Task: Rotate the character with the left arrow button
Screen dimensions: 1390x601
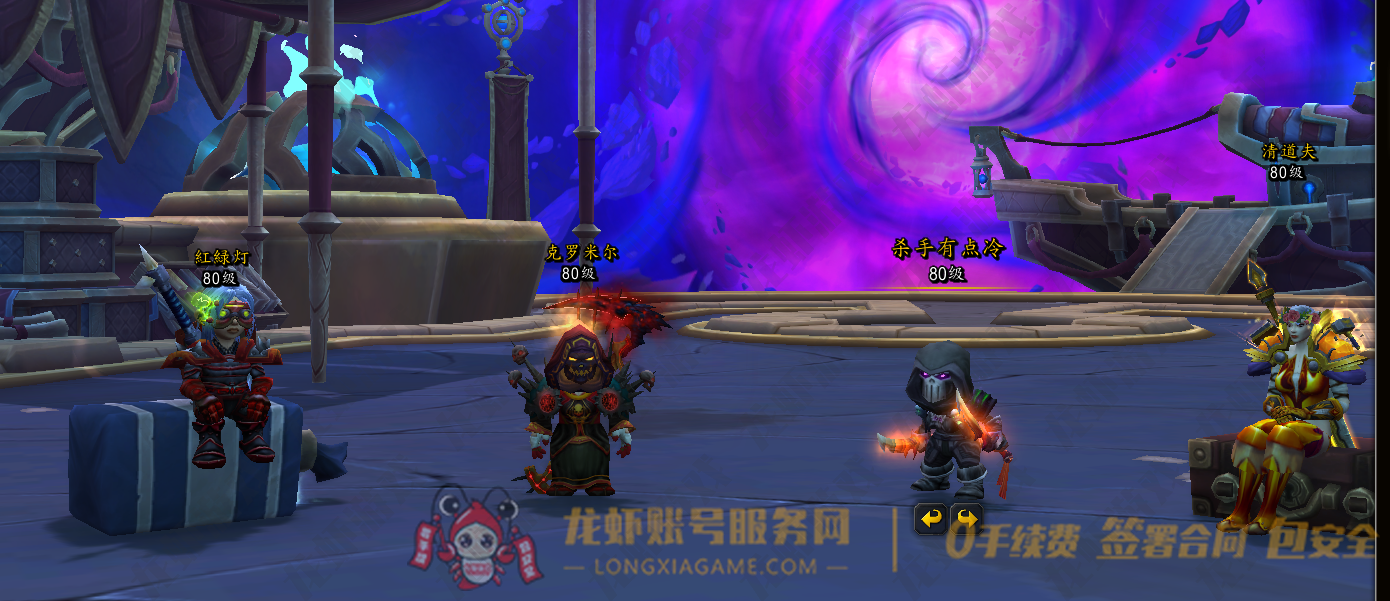Action: (932, 518)
